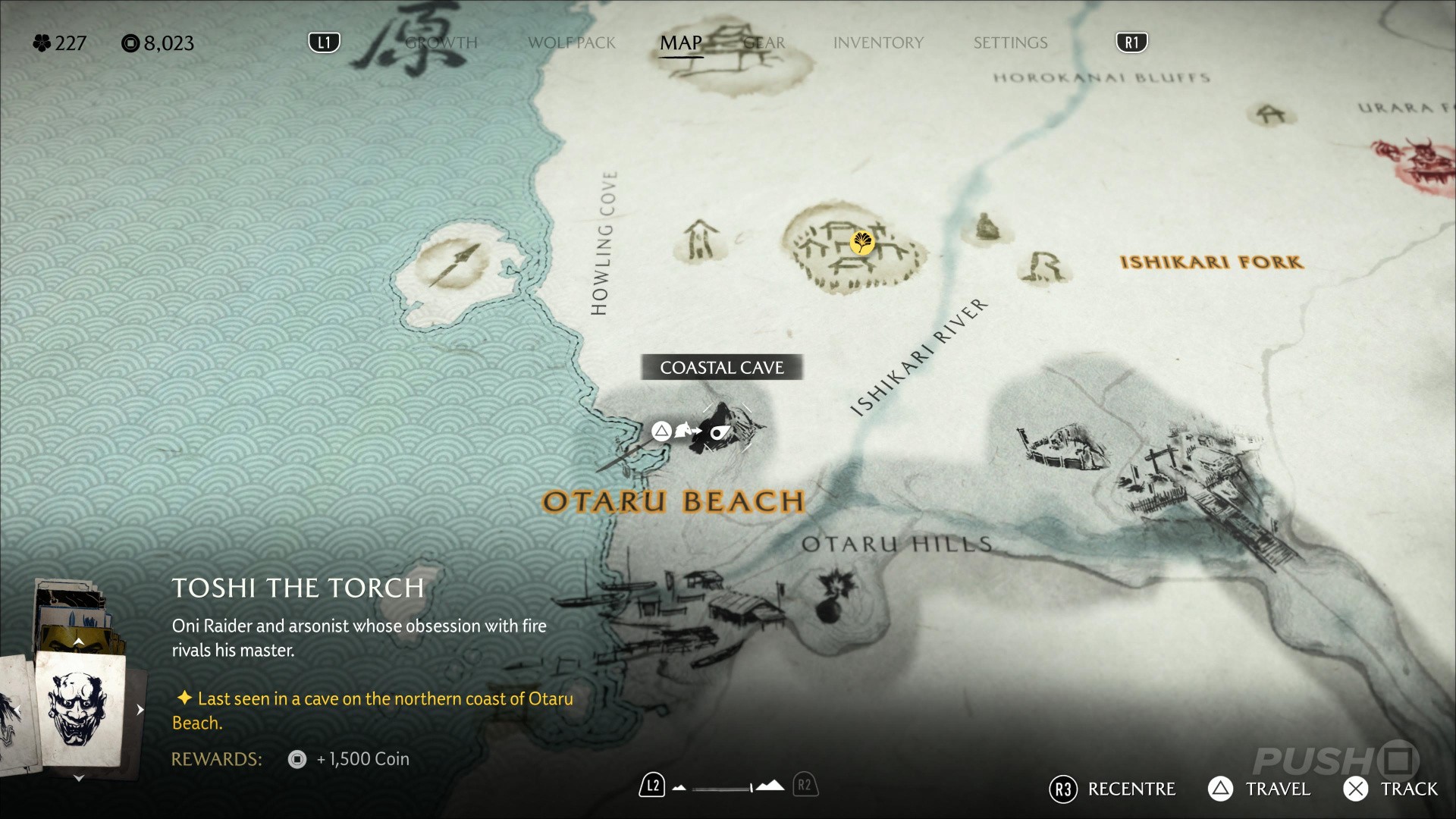Show the previous bounty card with left arrow
The width and height of the screenshot is (1456, 819).
17,710
